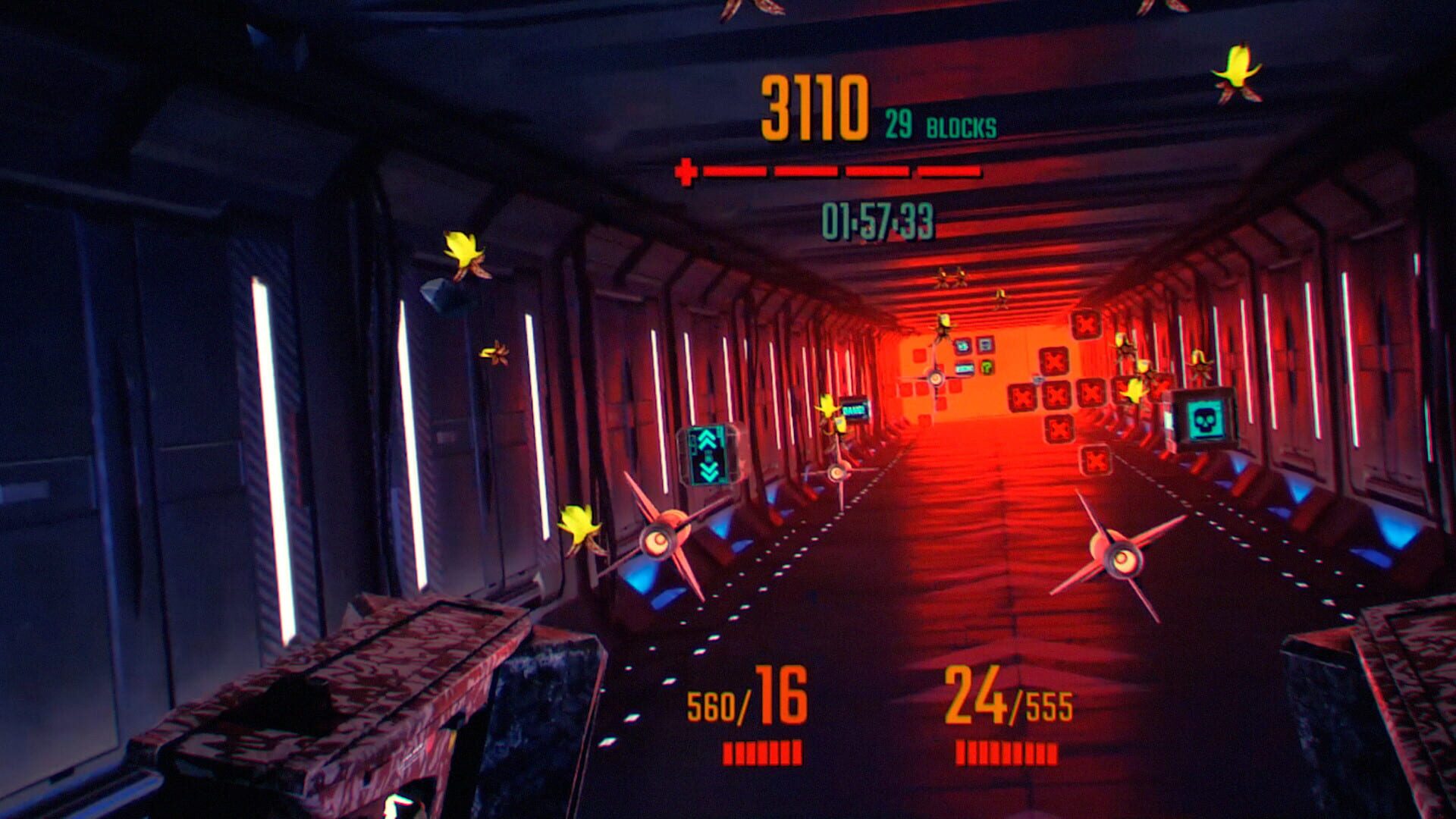This screenshot has height=819, width=1456.
Task: Toggle the up arrows on the left wall panel
Action: coord(706,440)
